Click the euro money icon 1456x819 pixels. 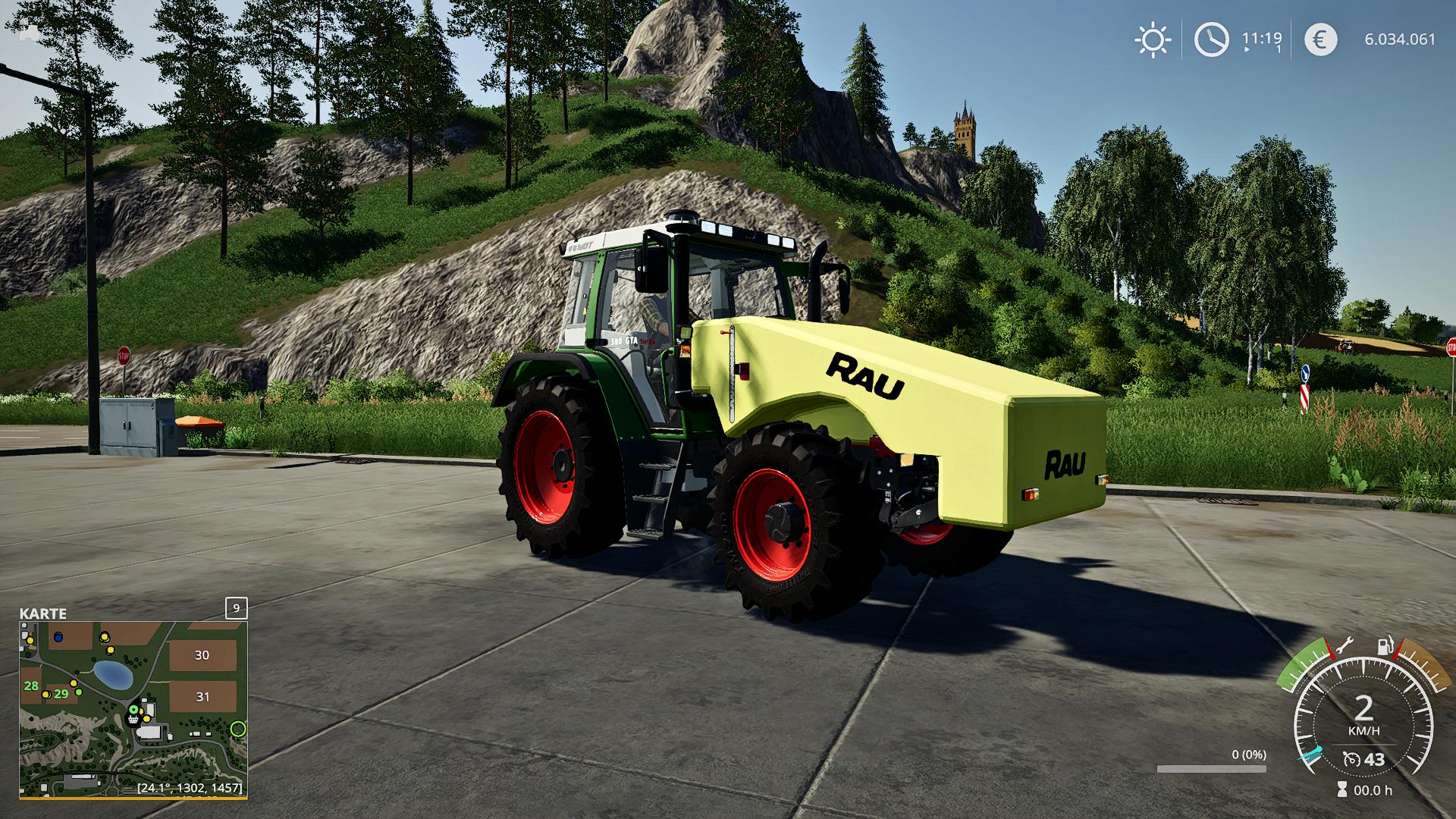click(x=1320, y=39)
